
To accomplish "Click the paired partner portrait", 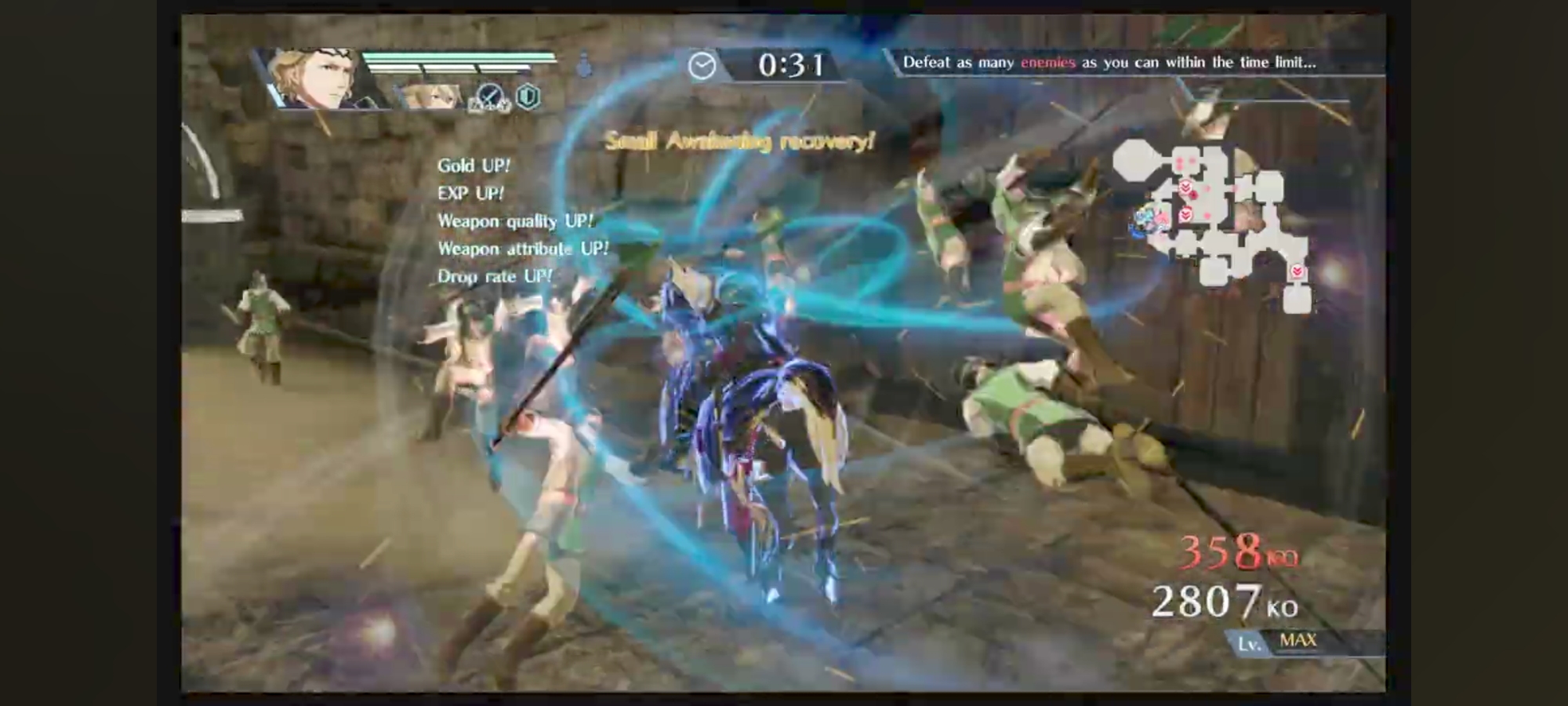I will tap(430, 96).
